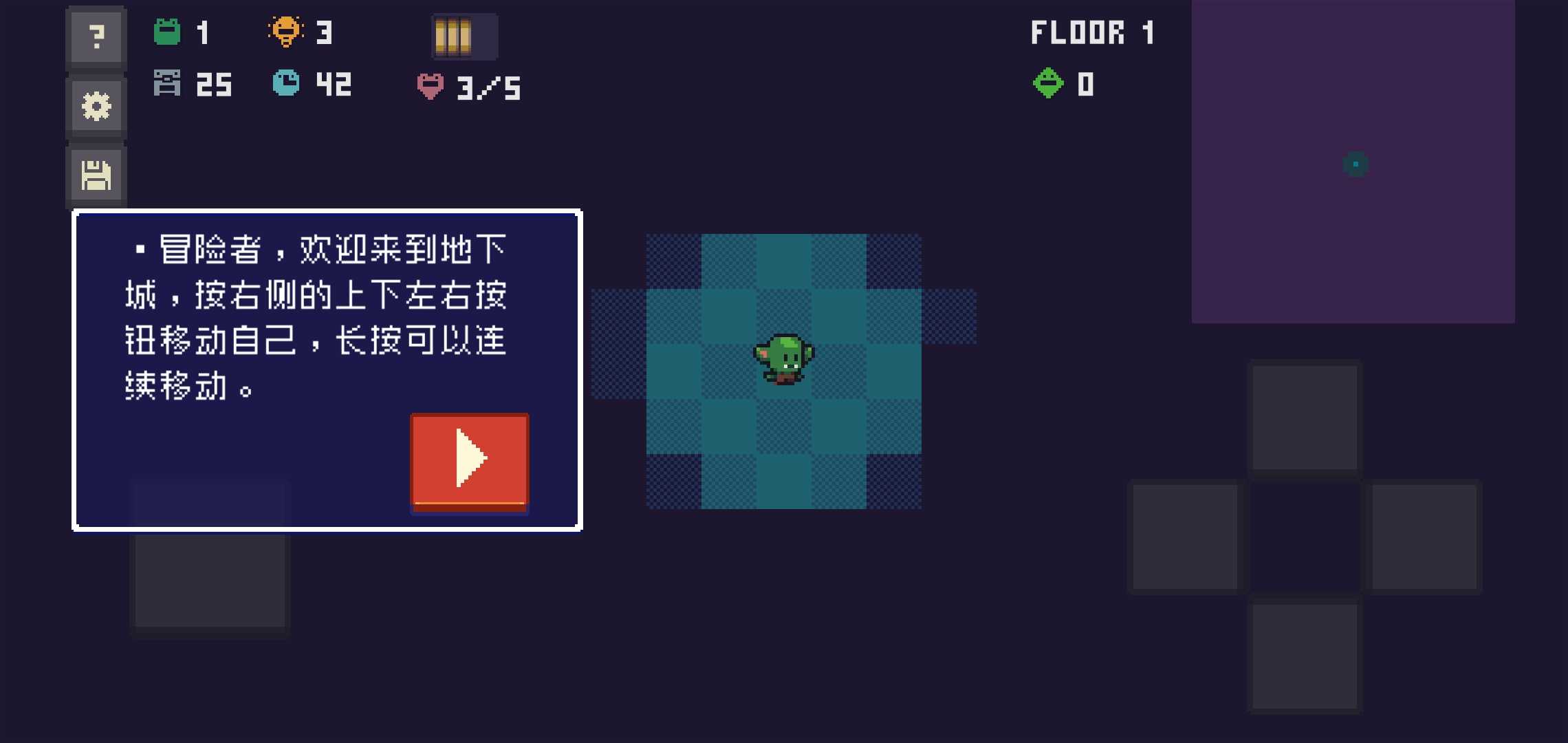Click the purple minimap area
1568x743 pixels.
pyautogui.click(x=1353, y=162)
